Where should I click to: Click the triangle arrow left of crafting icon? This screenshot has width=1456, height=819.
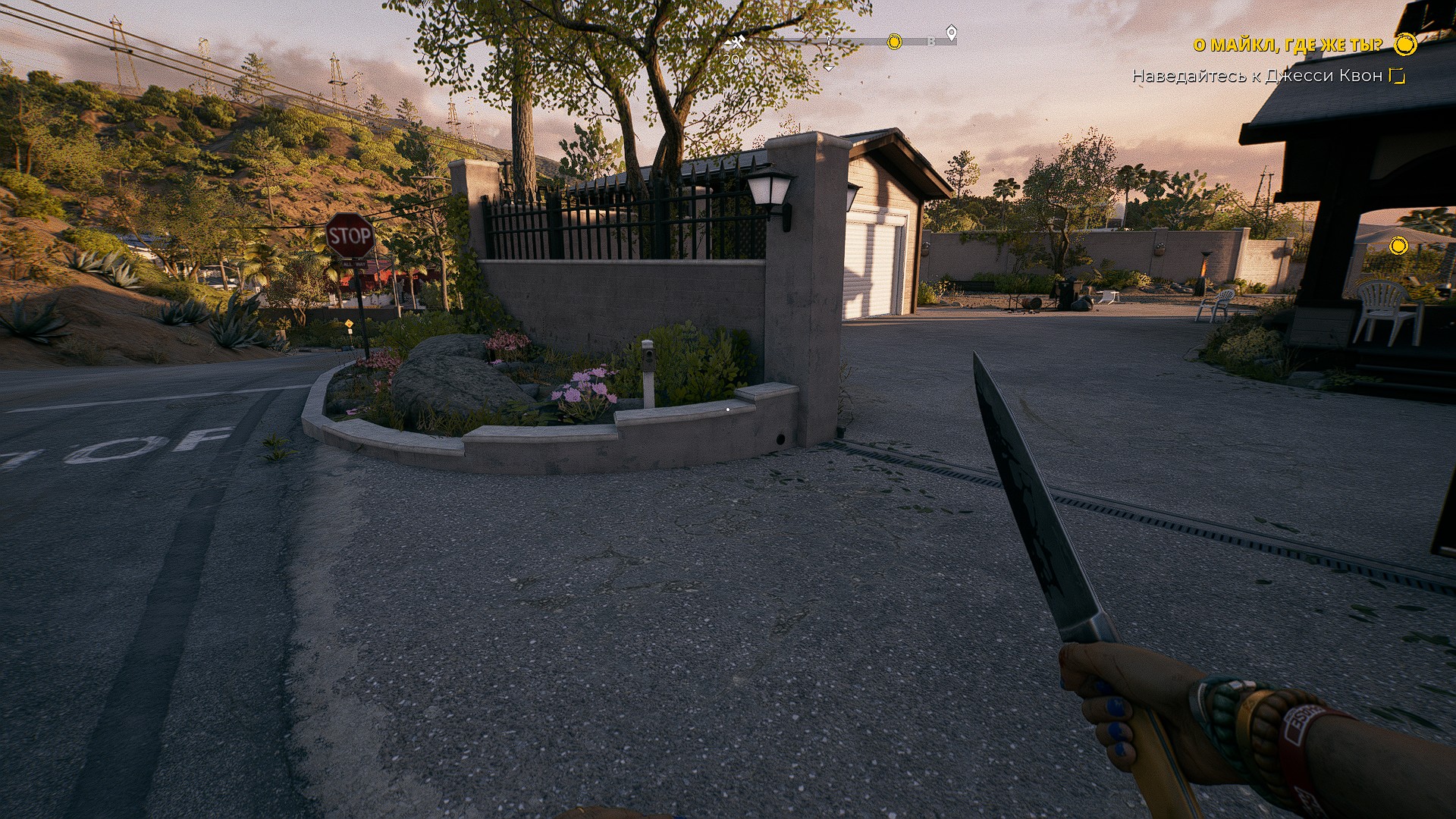pyautogui.click(x=728, y=42)
